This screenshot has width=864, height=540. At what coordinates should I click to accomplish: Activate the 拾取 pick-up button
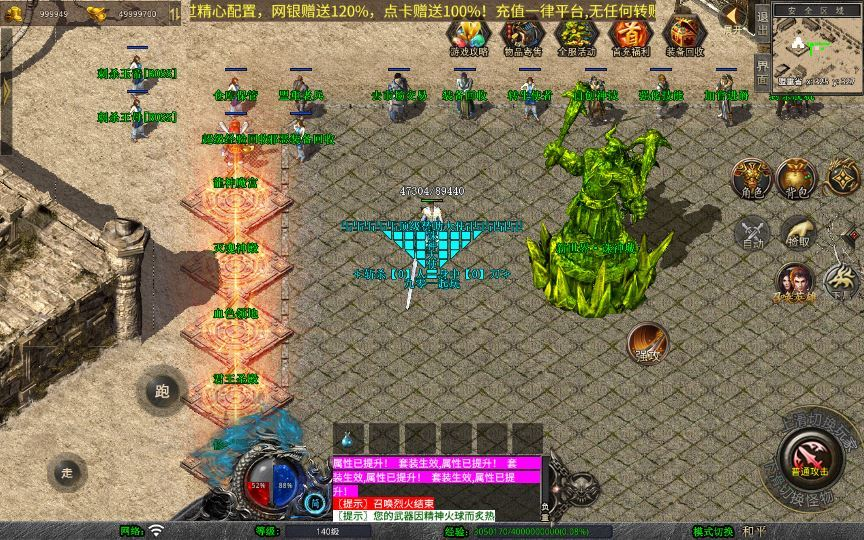pos(797,232)
